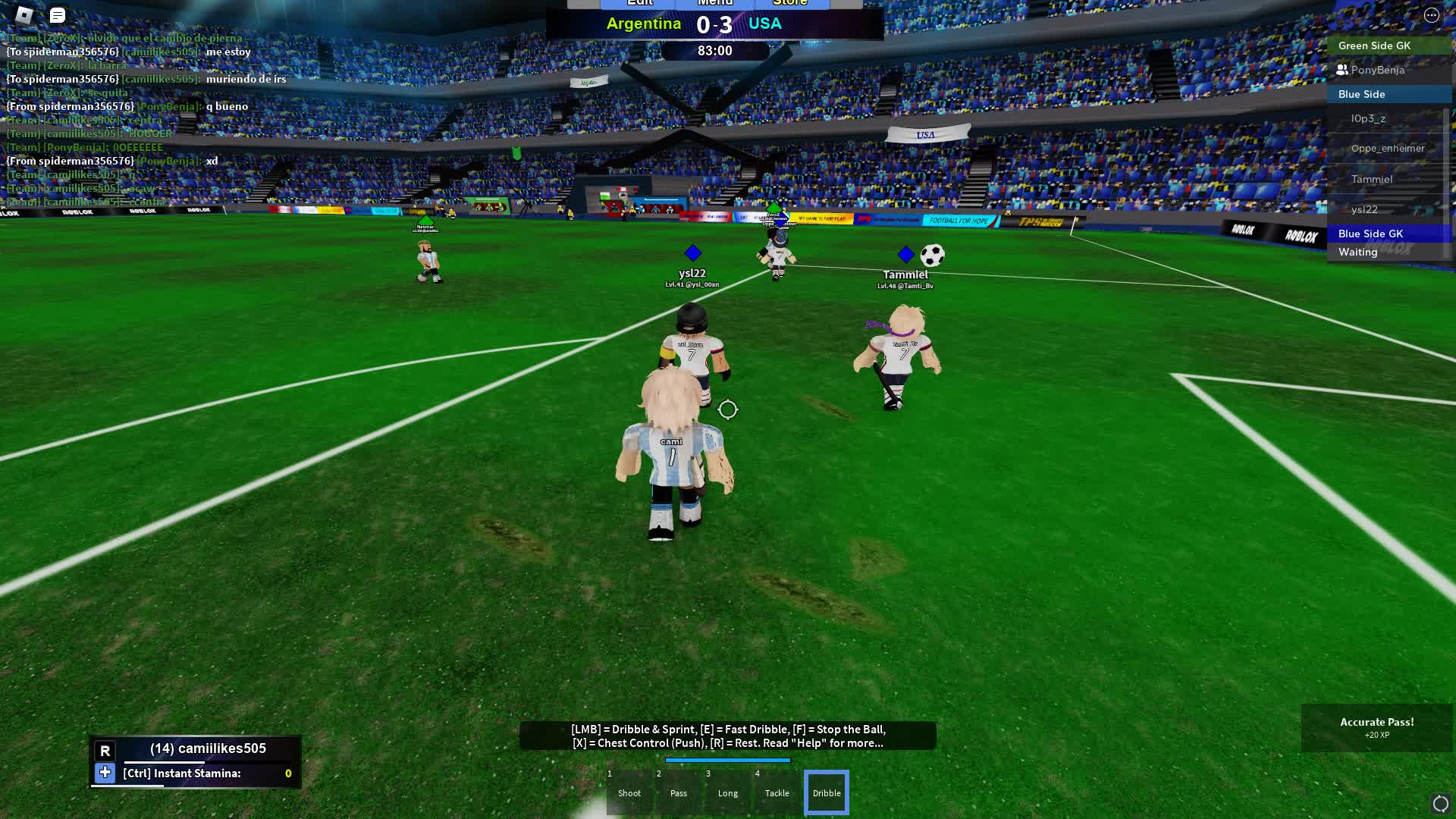Open the Roblox main menu logo
1456x819 pixels.
tap(24, 14)
